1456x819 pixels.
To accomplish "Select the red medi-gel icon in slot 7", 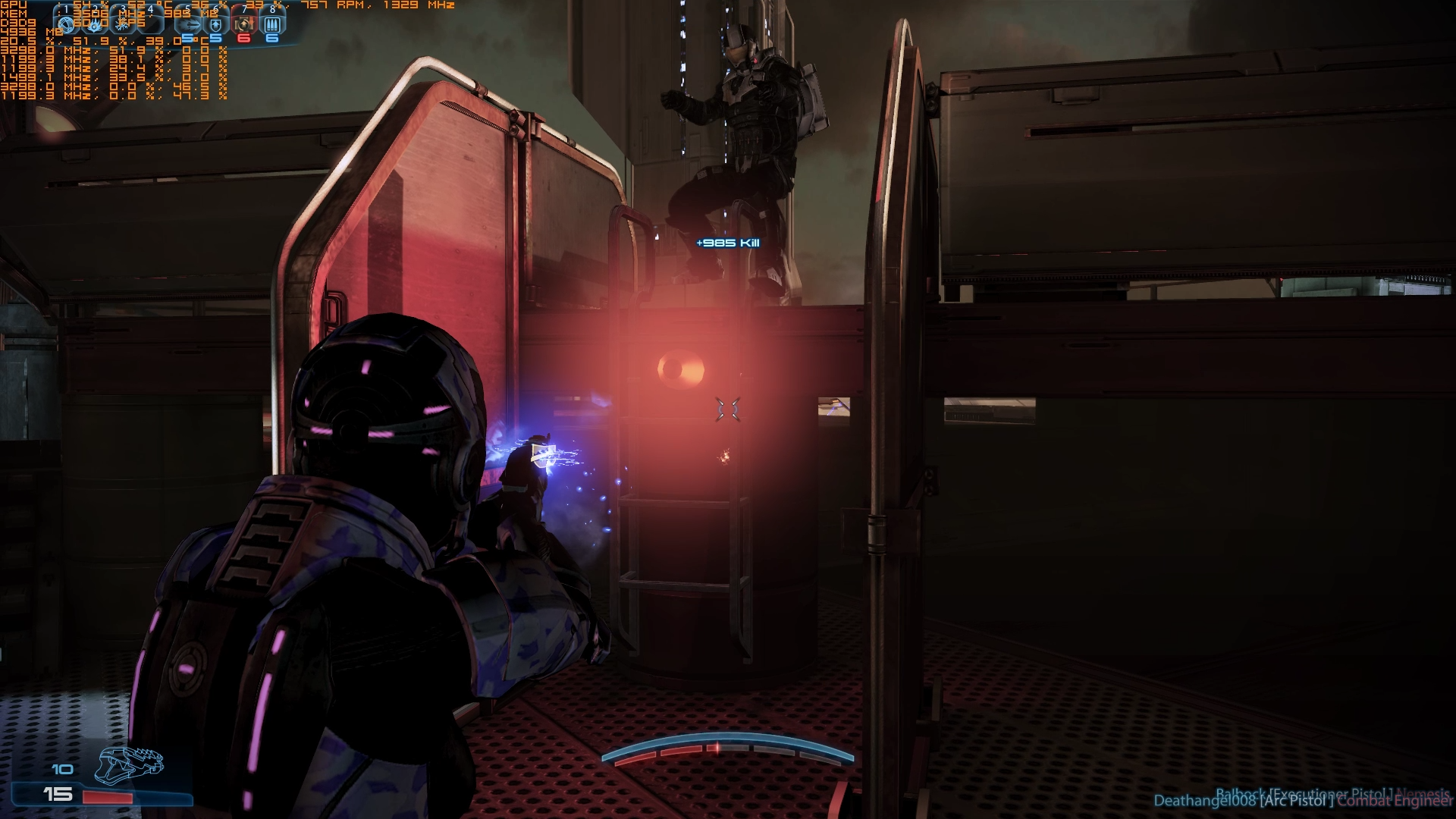I will 243,24.
